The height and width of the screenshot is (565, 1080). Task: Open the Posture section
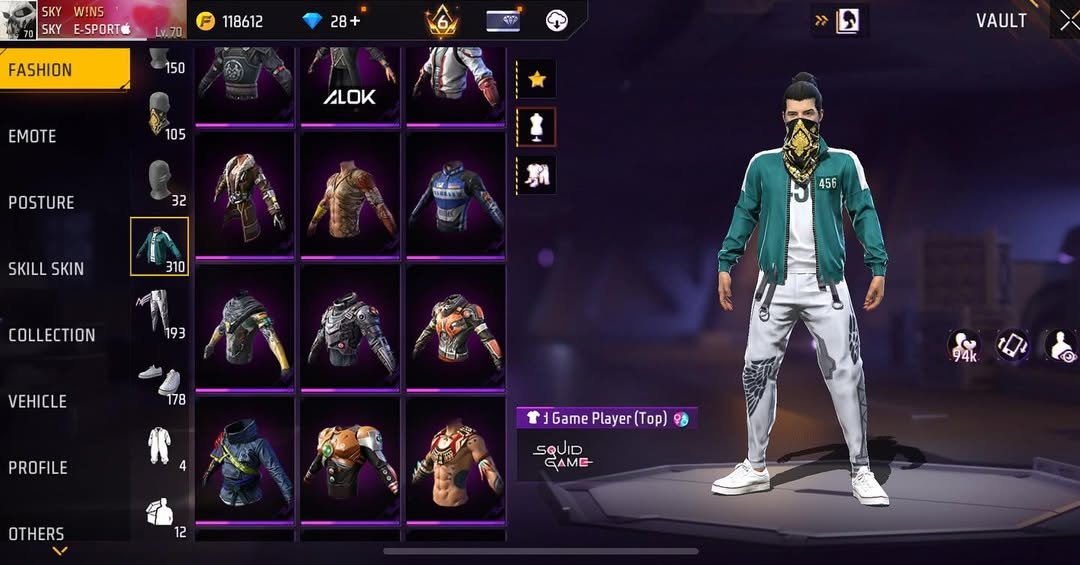coord(41,203)
